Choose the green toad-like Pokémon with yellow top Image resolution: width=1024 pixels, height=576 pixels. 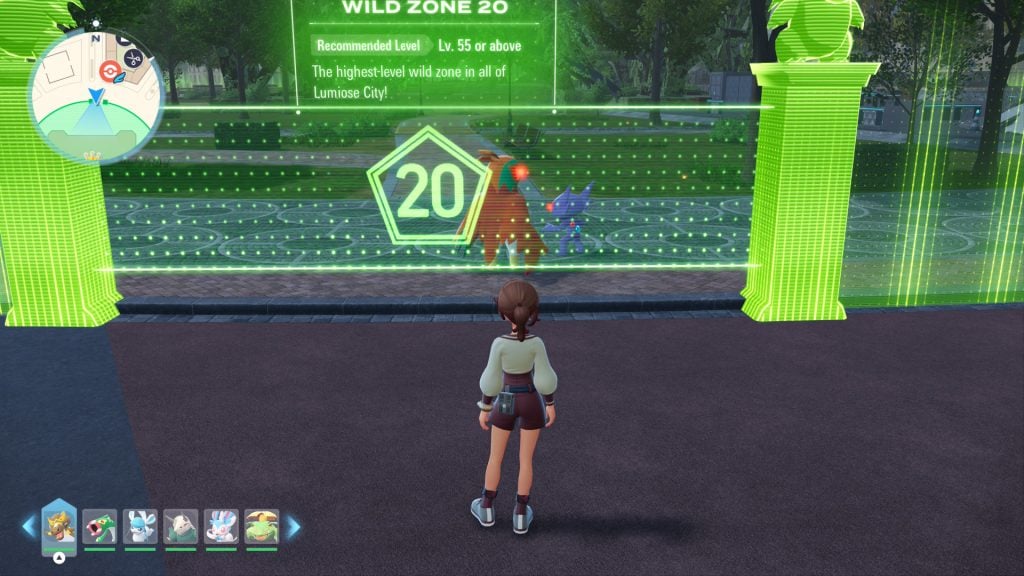tap(261, 526)
